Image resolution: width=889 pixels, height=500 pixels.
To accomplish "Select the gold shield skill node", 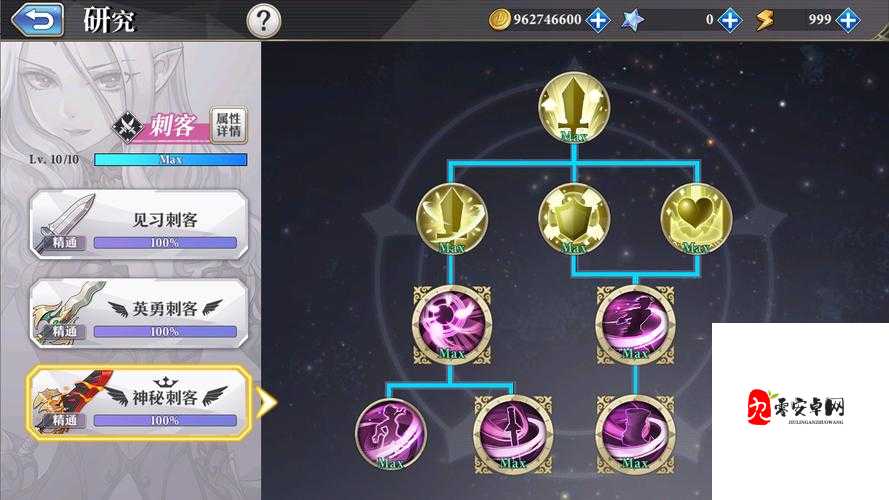I will [574, 214].
